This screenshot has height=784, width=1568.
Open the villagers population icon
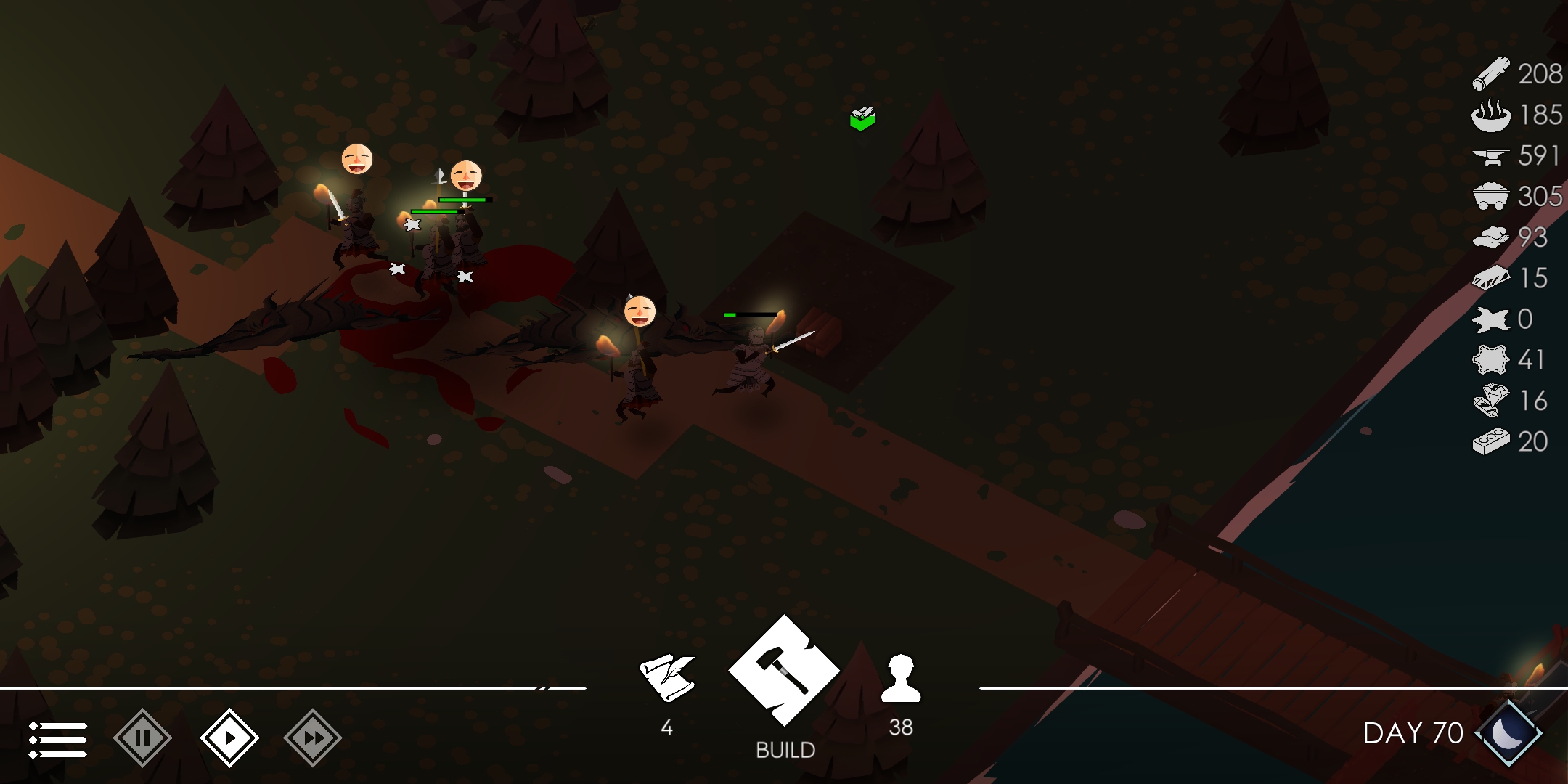901,679
